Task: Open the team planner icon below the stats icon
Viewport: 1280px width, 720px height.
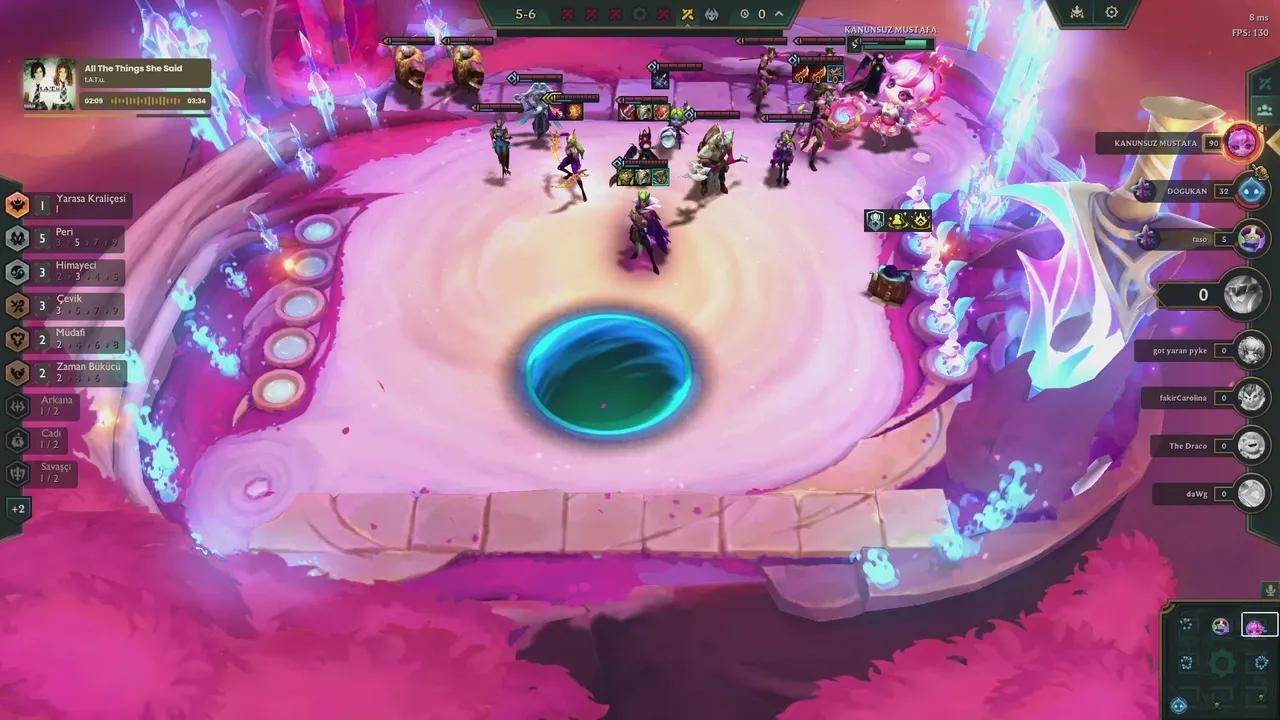Action: (1264, 110)
